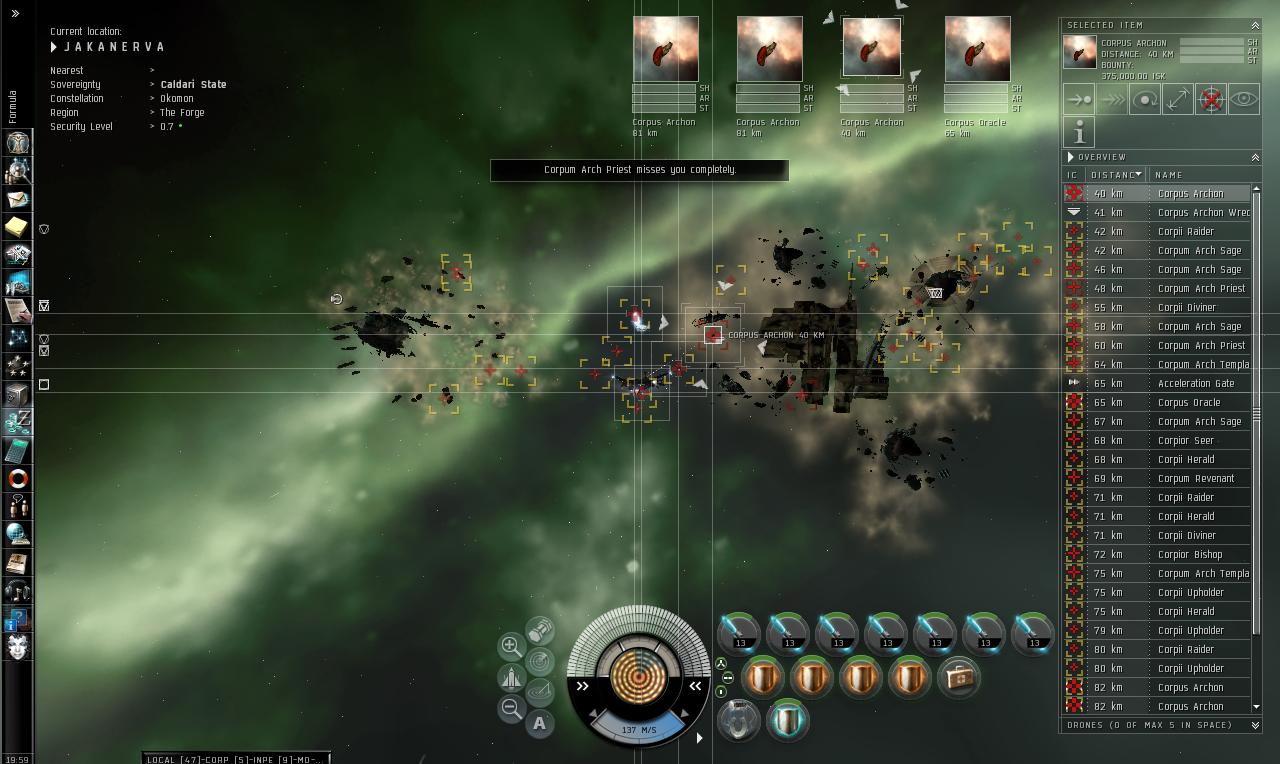1280x764 pixels.
Task: Select the locked Corpus Oracle target
Action: tap(977, 49)
